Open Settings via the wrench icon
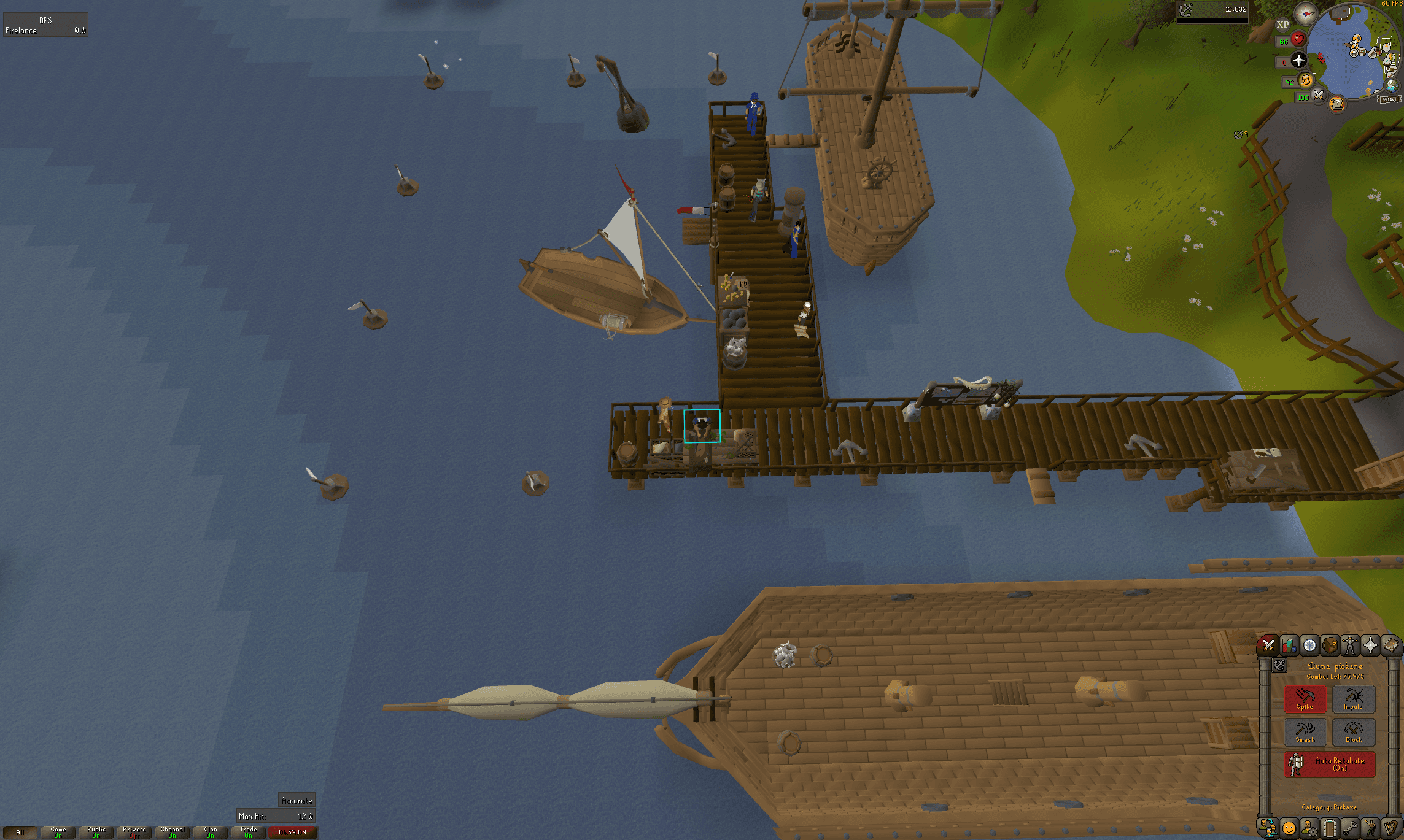The image size is (1404, 840). point(1351,828)
